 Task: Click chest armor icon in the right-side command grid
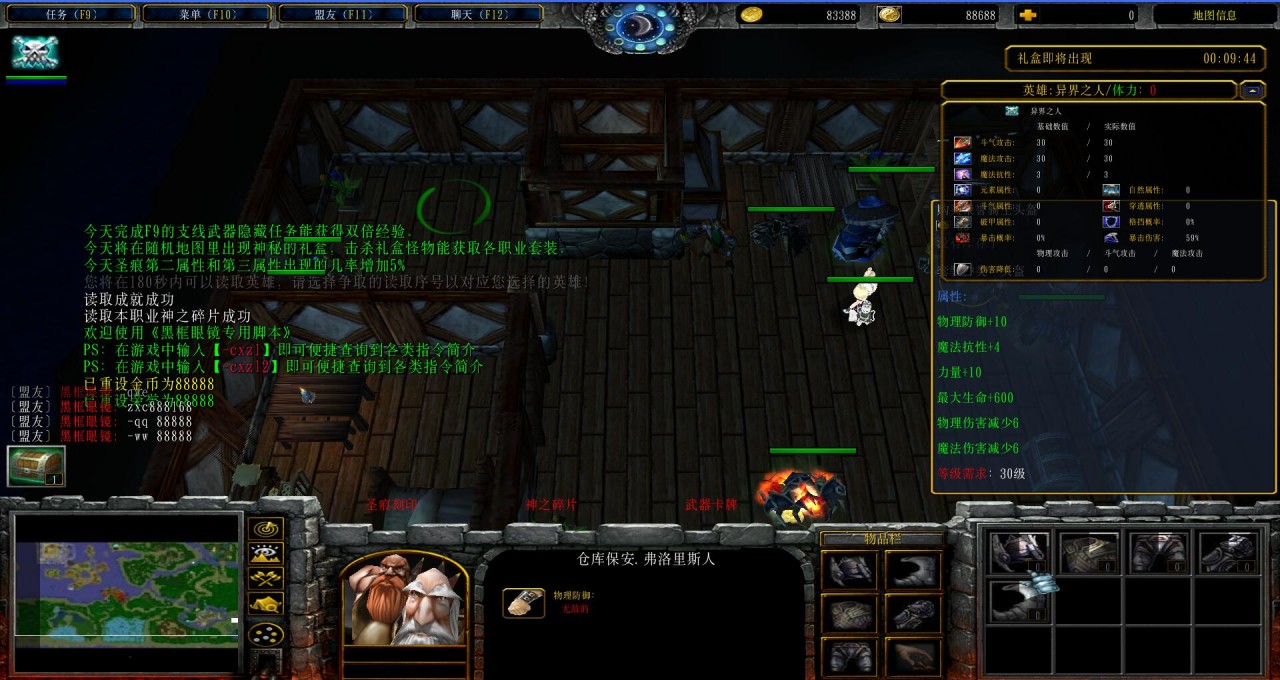tap(1089, 553)
